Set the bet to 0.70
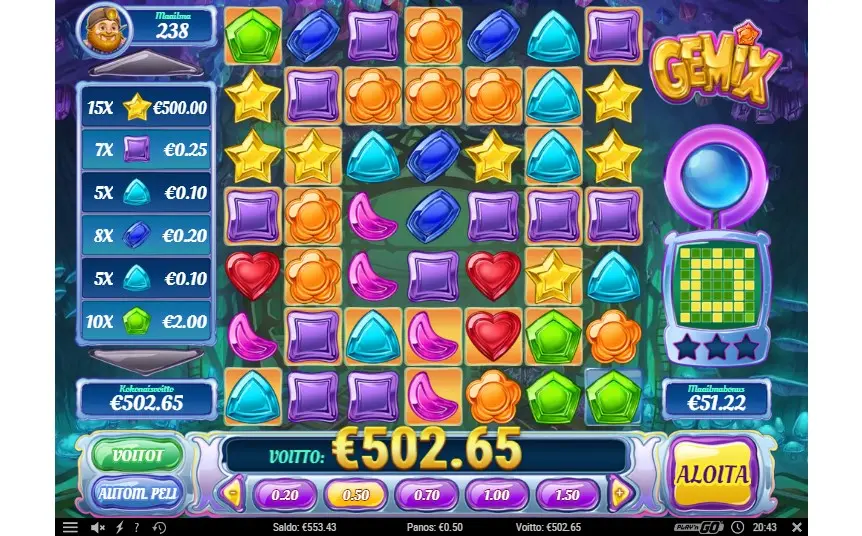The height and width of the screenshot is (536, 862). pos(426,494)
